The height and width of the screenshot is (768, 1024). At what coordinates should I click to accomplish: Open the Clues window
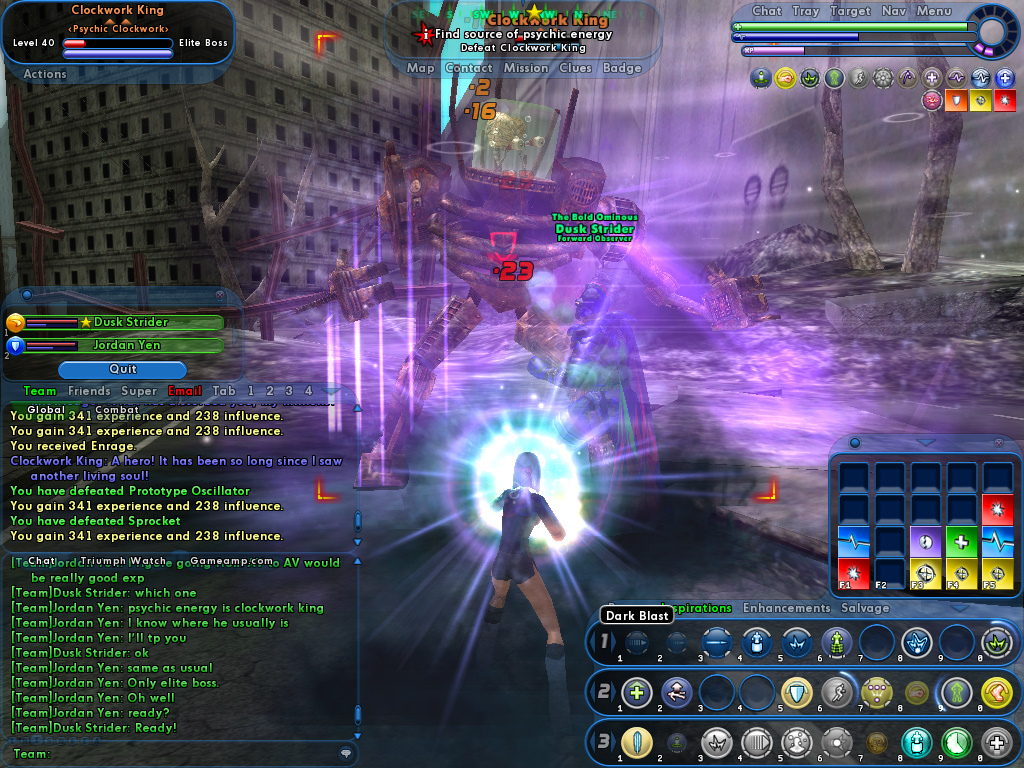(575, 68)
